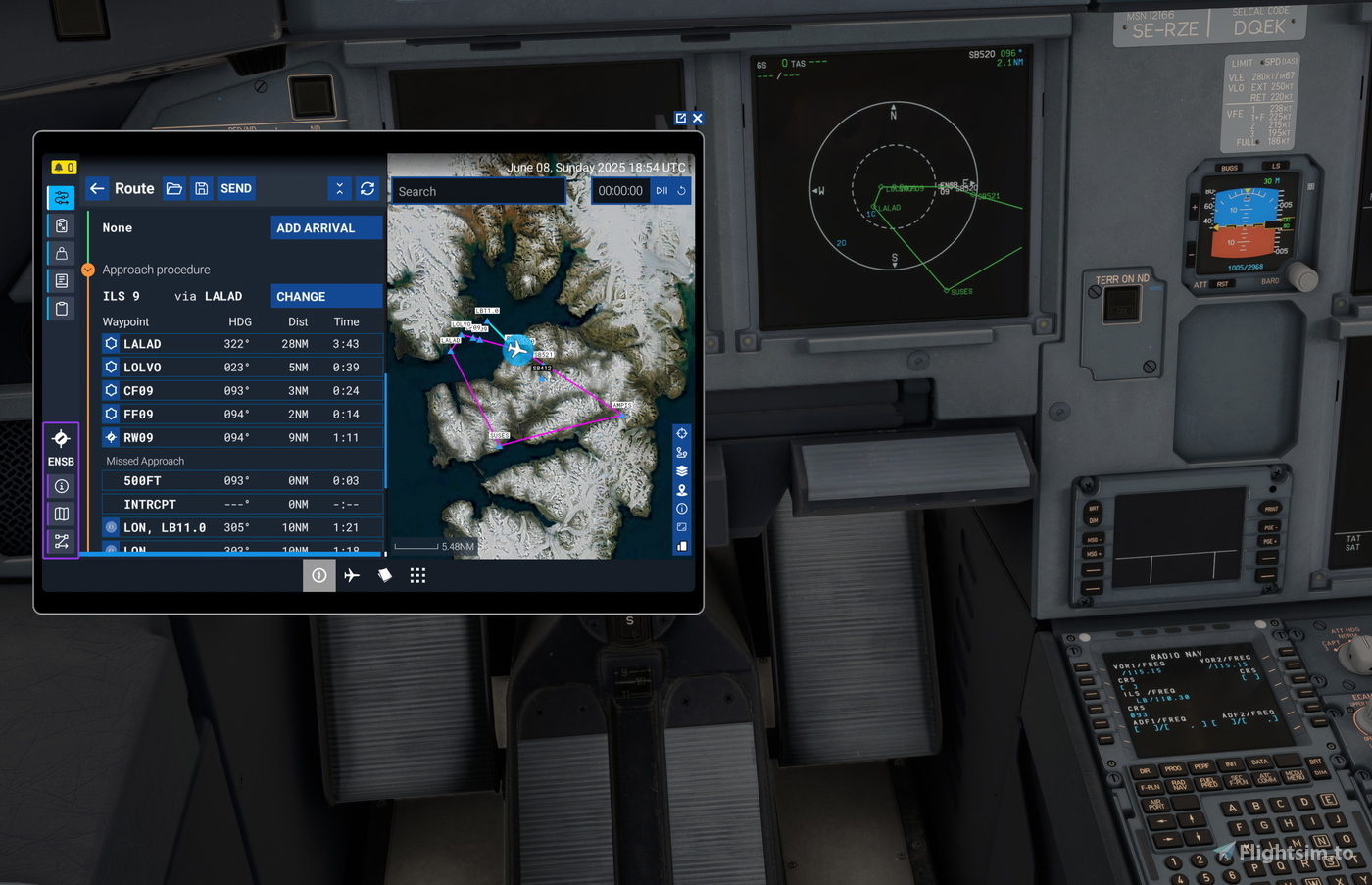Click the back arrow beside Route
The width and height of the screenshot is (1372, 885).
coord(97,188)
